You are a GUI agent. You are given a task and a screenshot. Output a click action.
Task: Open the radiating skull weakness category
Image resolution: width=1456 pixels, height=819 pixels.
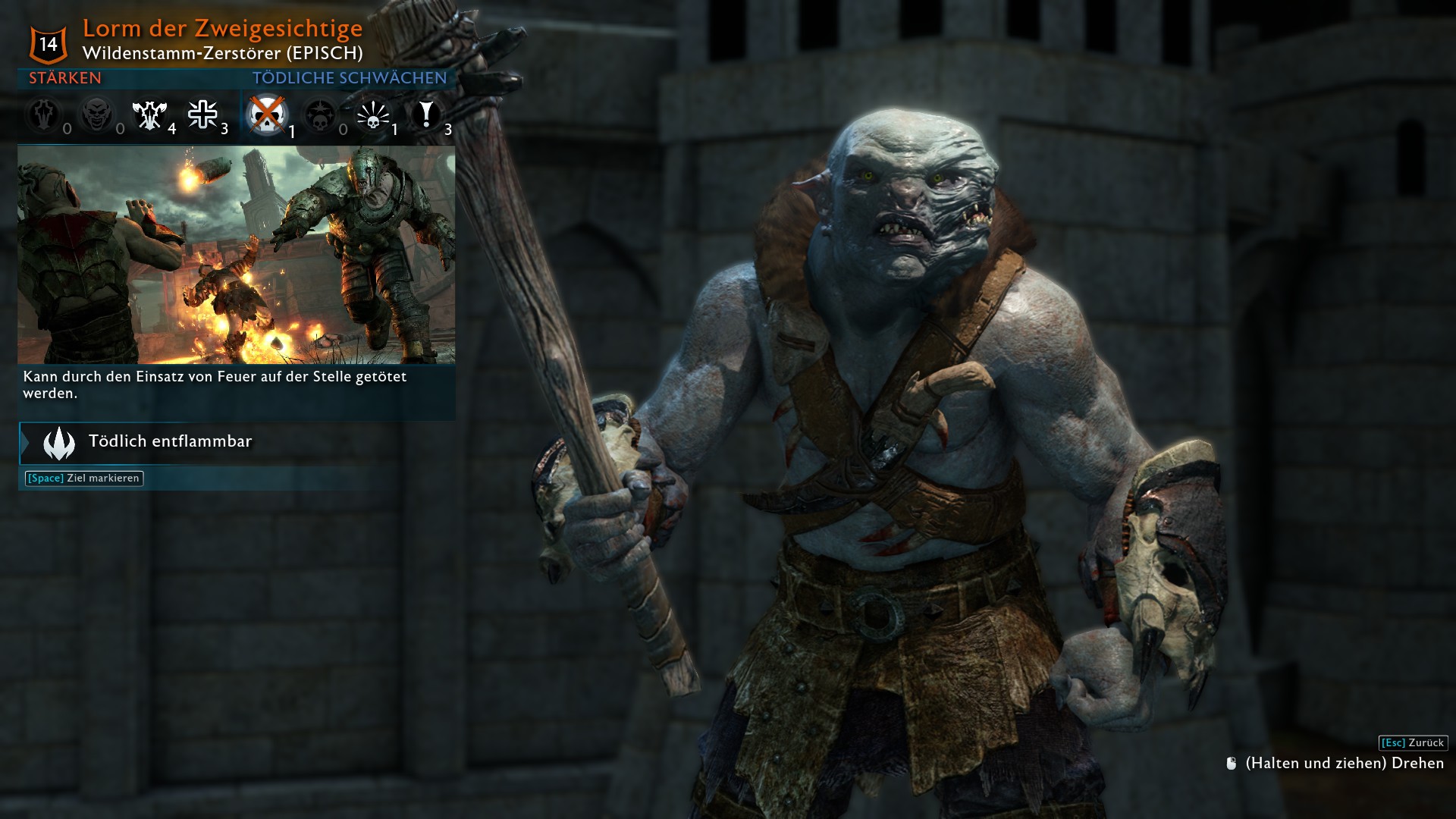click(372, 115)
